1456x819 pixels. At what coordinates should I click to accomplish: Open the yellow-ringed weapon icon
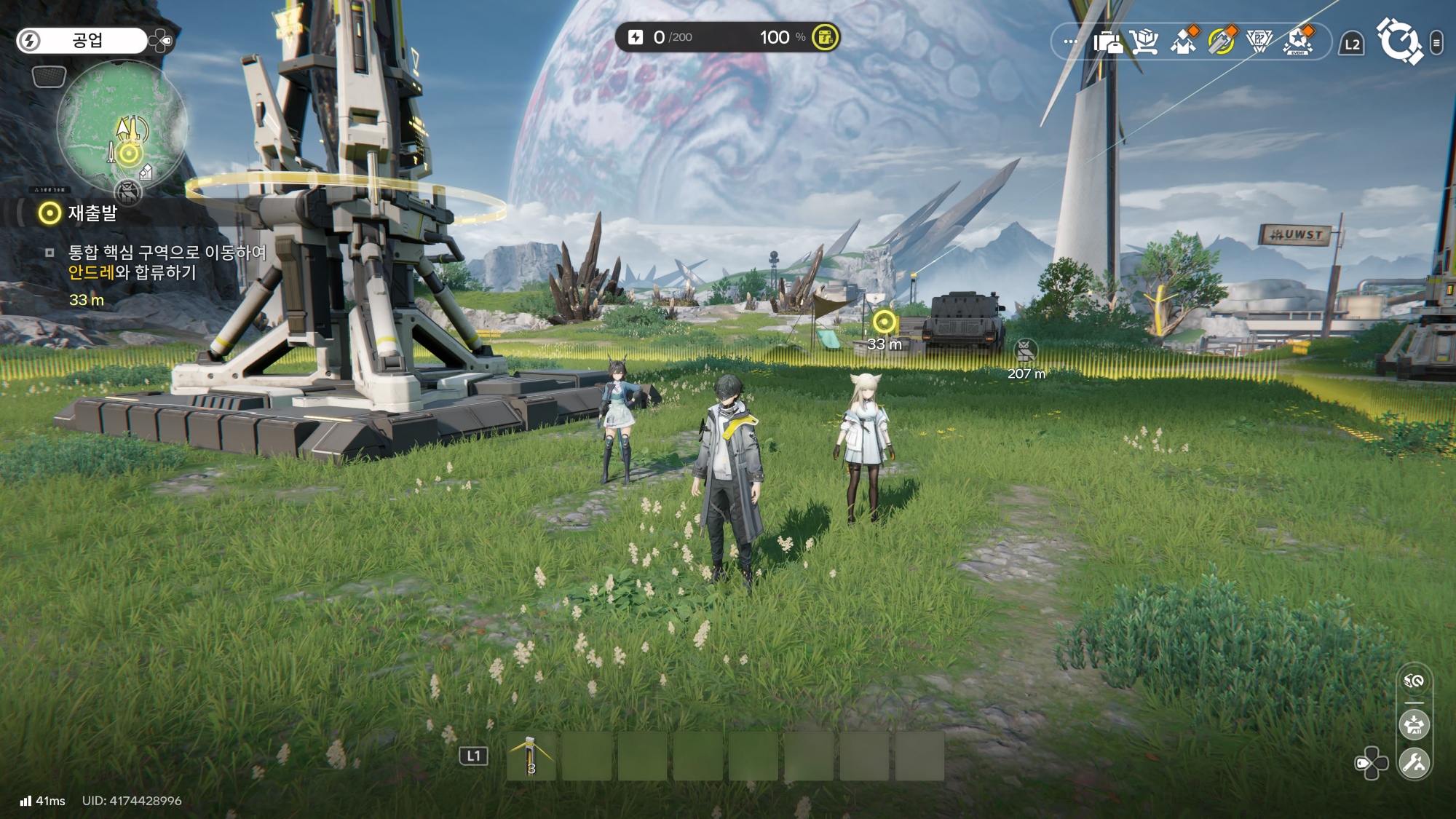tap(1222, 42)
